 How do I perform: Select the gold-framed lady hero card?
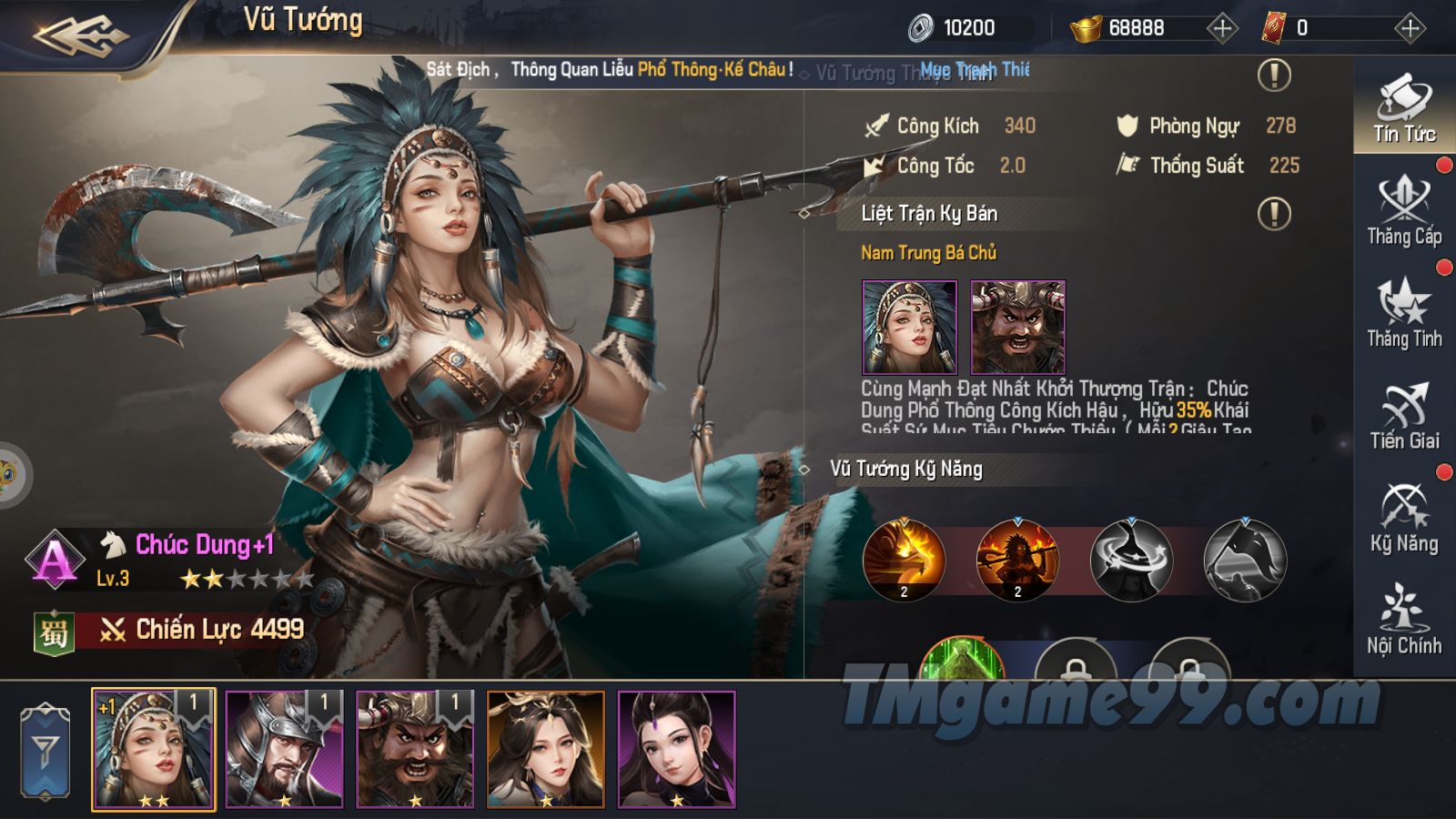[546, 749]
